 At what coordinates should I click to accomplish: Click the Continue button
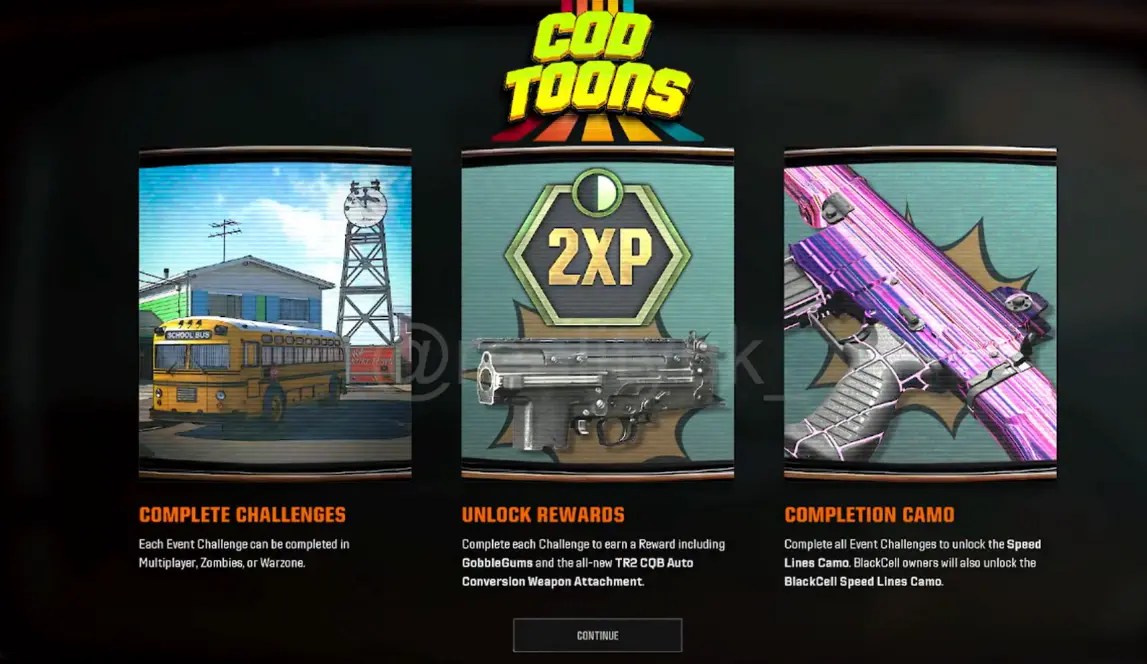click(597, 635)
